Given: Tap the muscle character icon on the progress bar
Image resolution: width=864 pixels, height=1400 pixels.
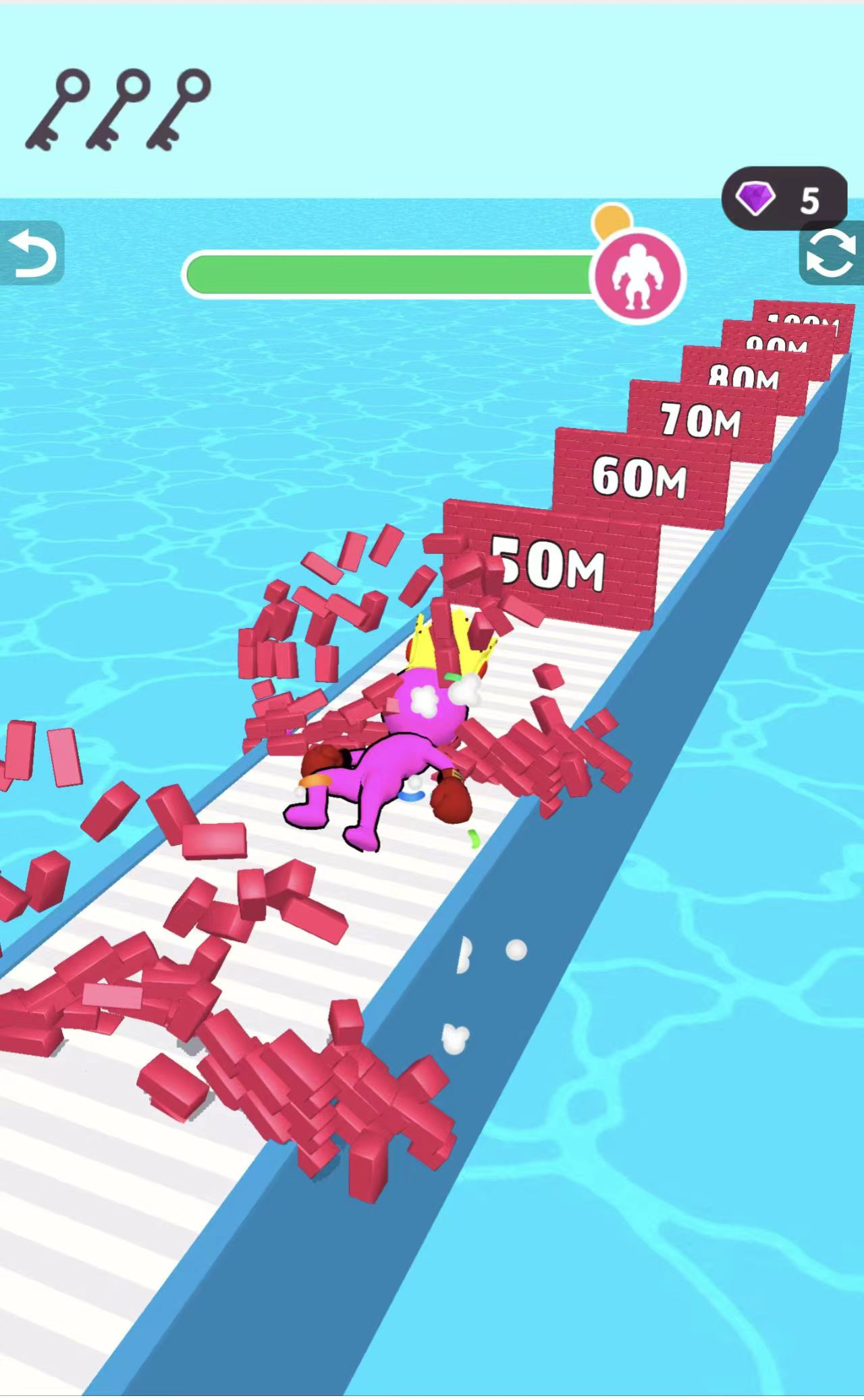Looking at the screenshot, I should pyautogui.click(x=642, y=273).
